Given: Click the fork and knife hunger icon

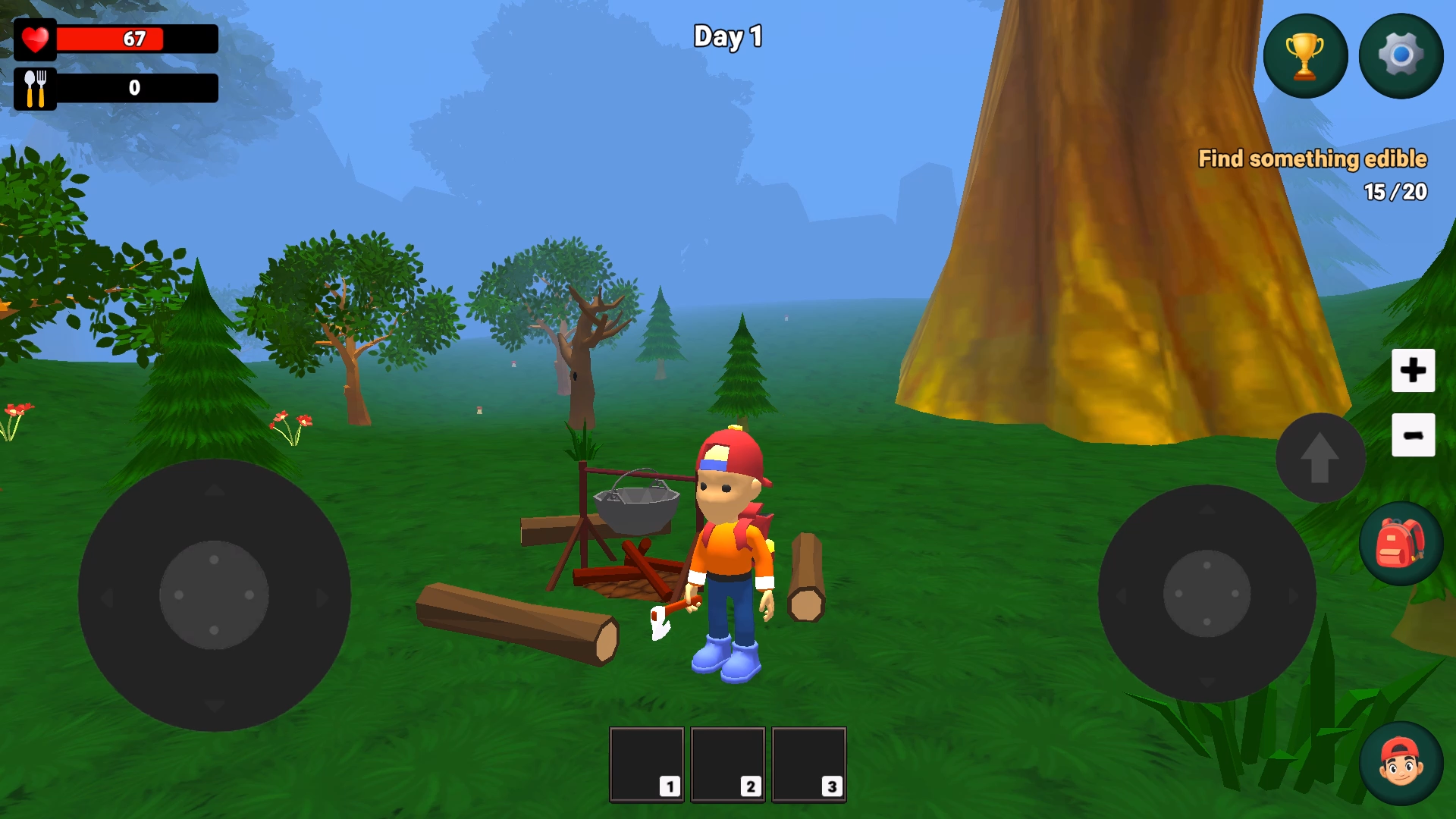Looking at the screenshot, I should click(35, 88).
